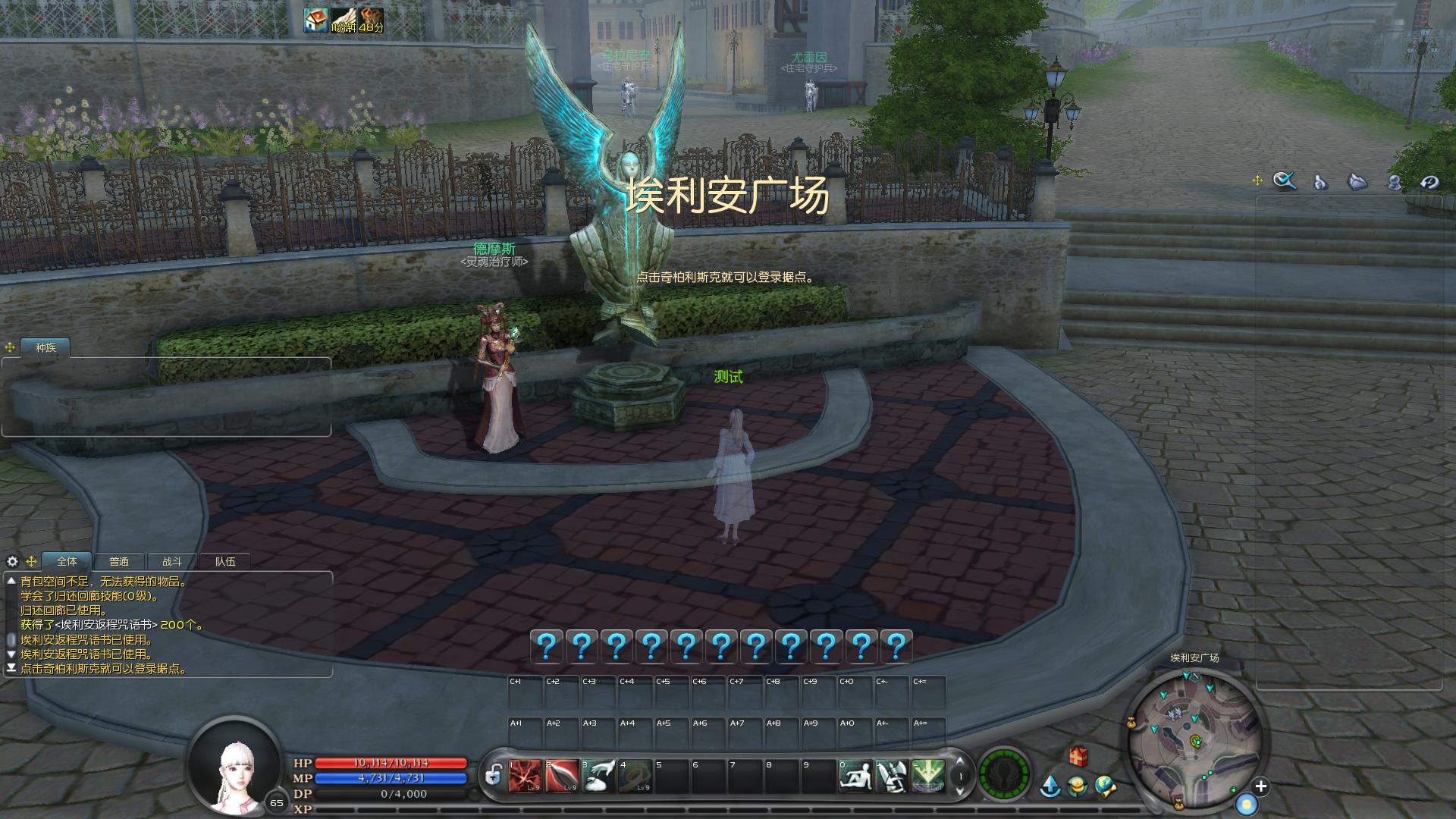
Task: Open chat settings gear icon
Action: [x=12, y=562]
